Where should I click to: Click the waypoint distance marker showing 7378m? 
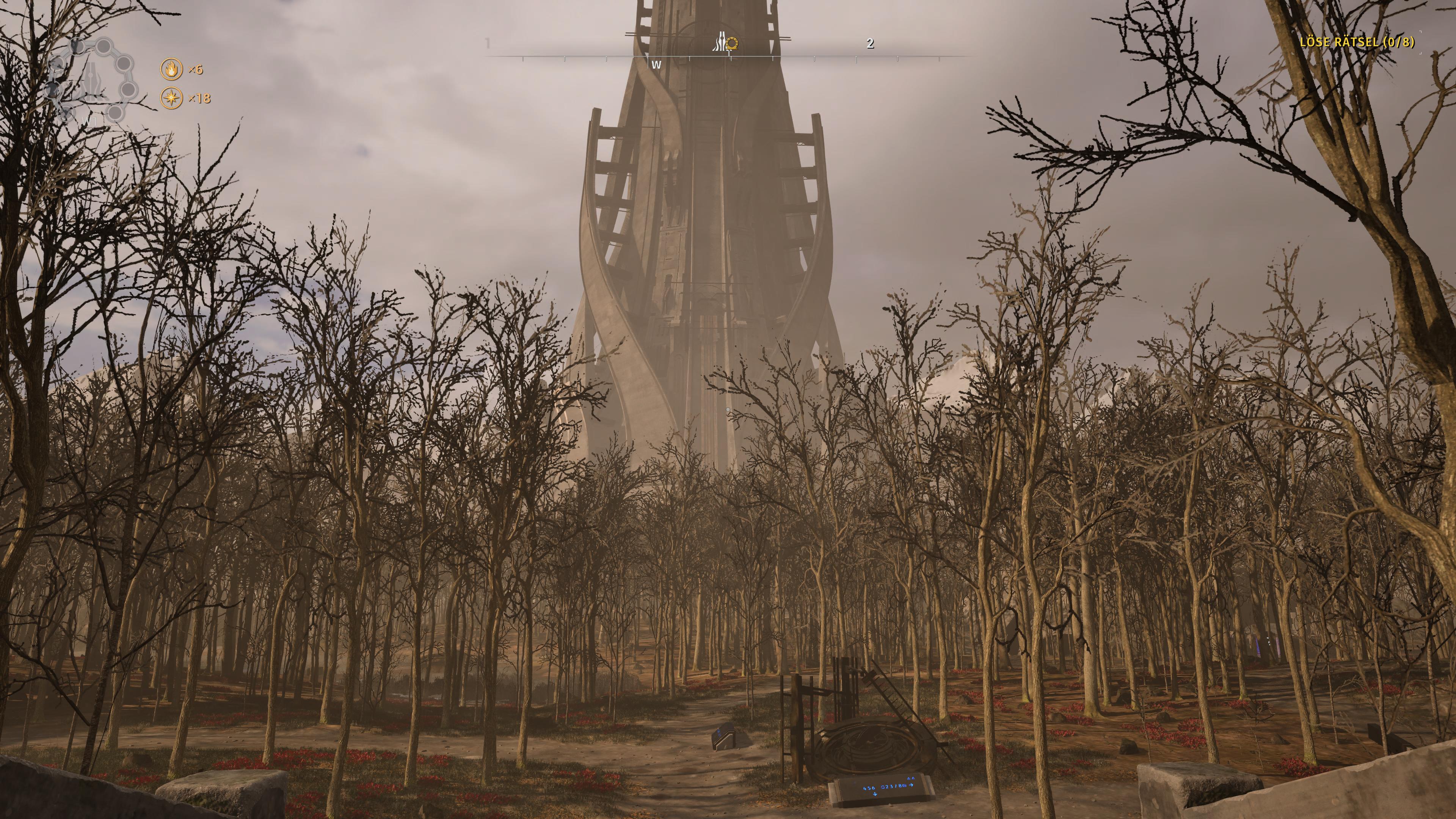pos(894,787)
